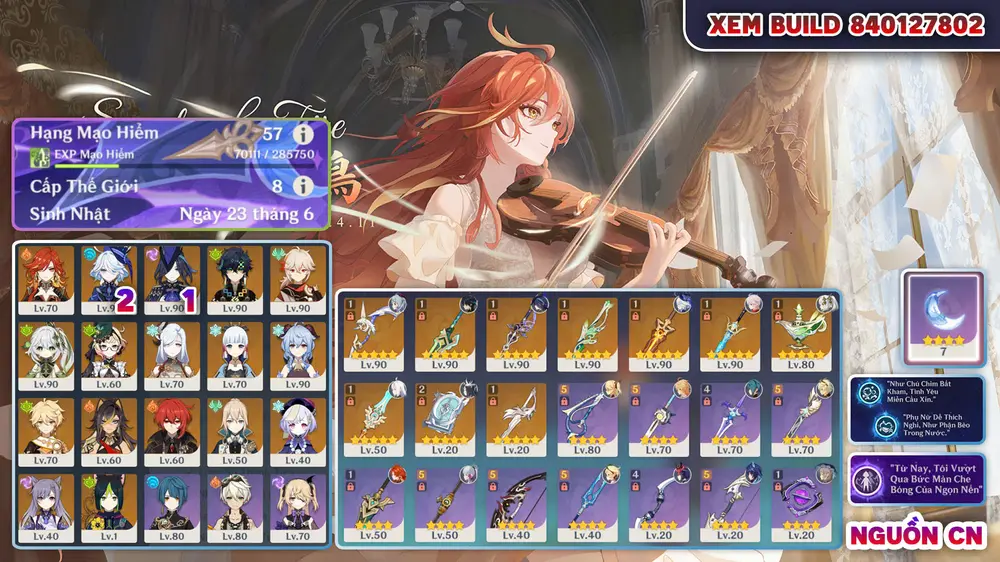Choose the Xiao character tile

pos(234,278)
